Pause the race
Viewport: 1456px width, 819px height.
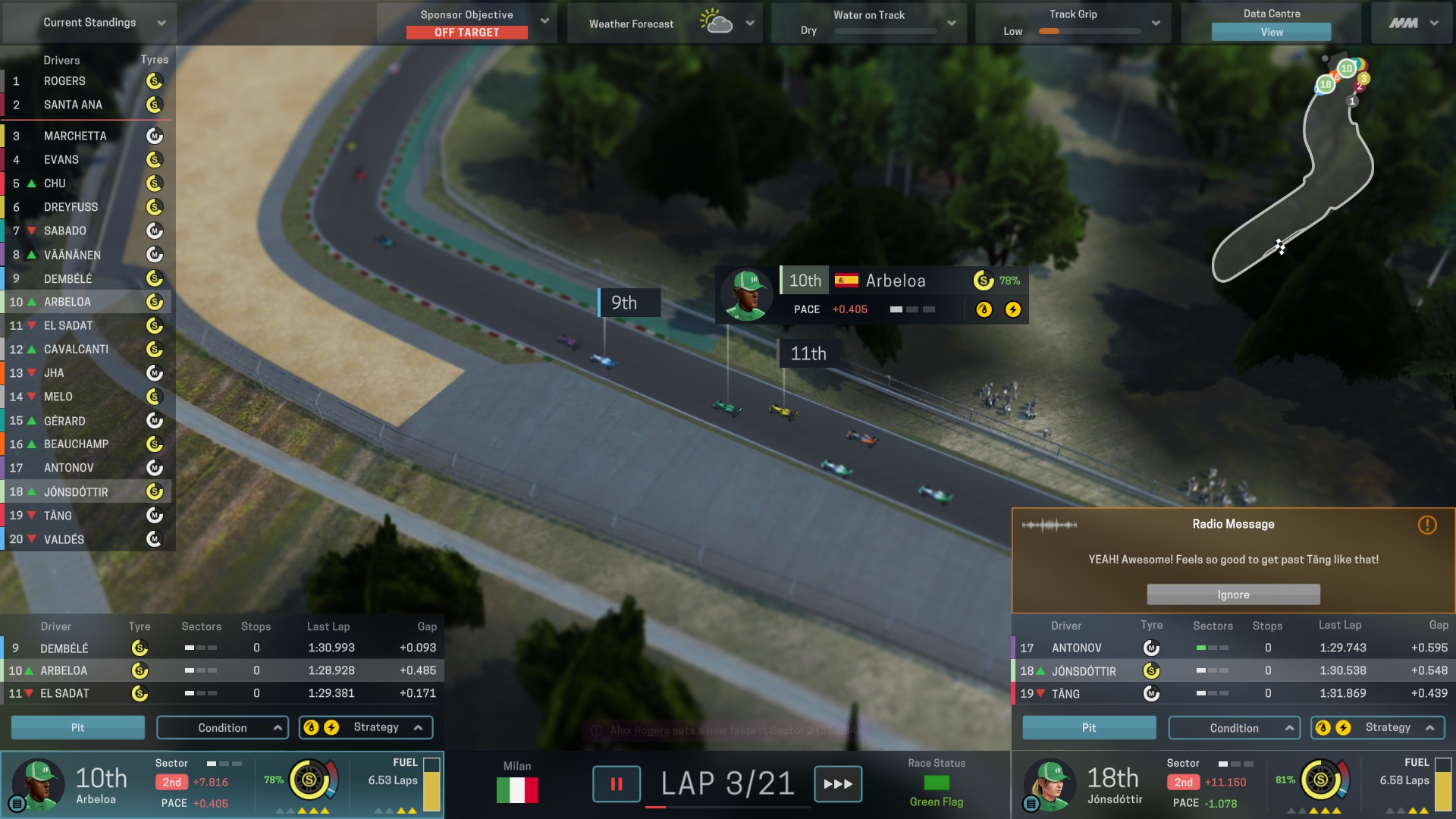[616, 784]
